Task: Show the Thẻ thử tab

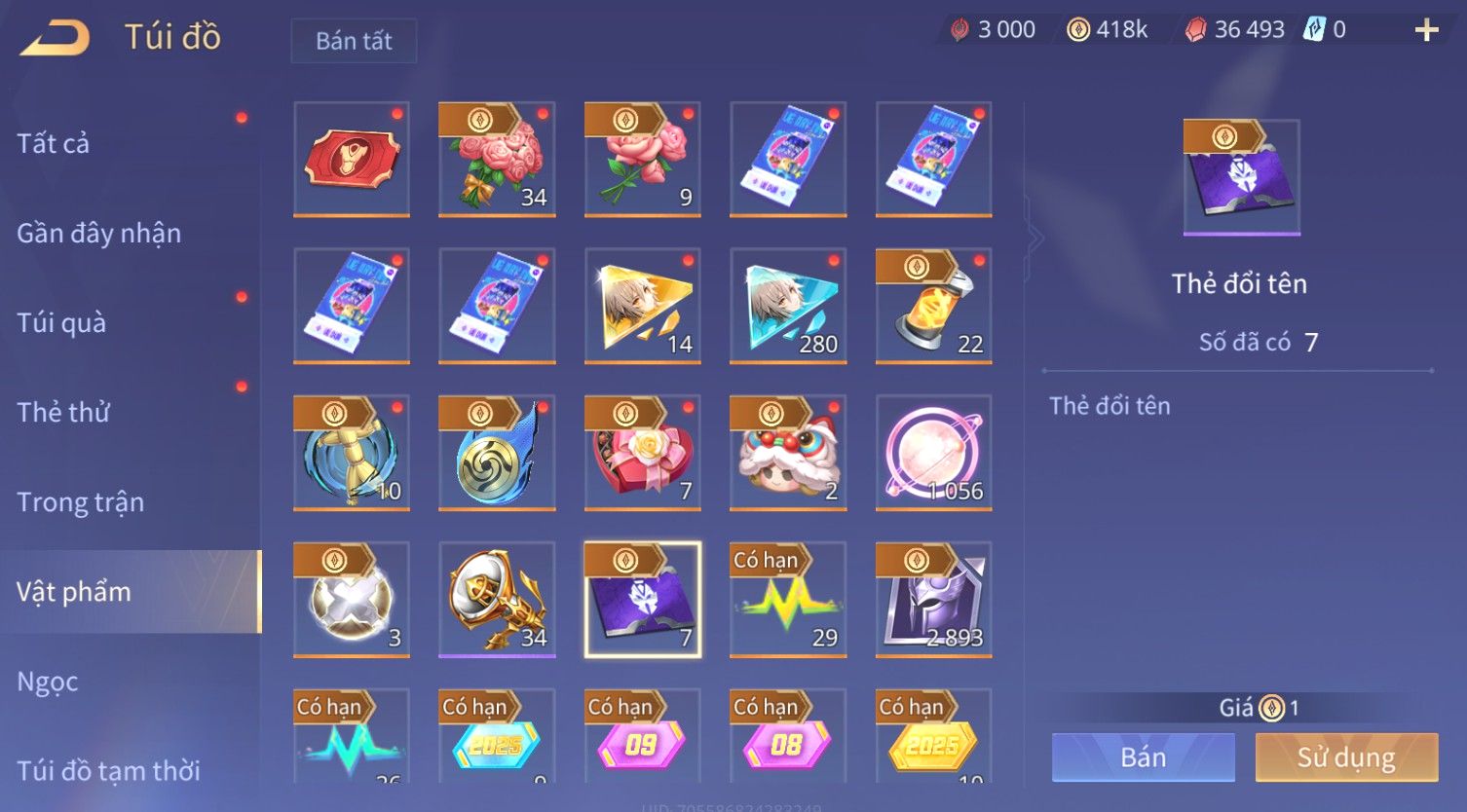Action: pos(63,412)
